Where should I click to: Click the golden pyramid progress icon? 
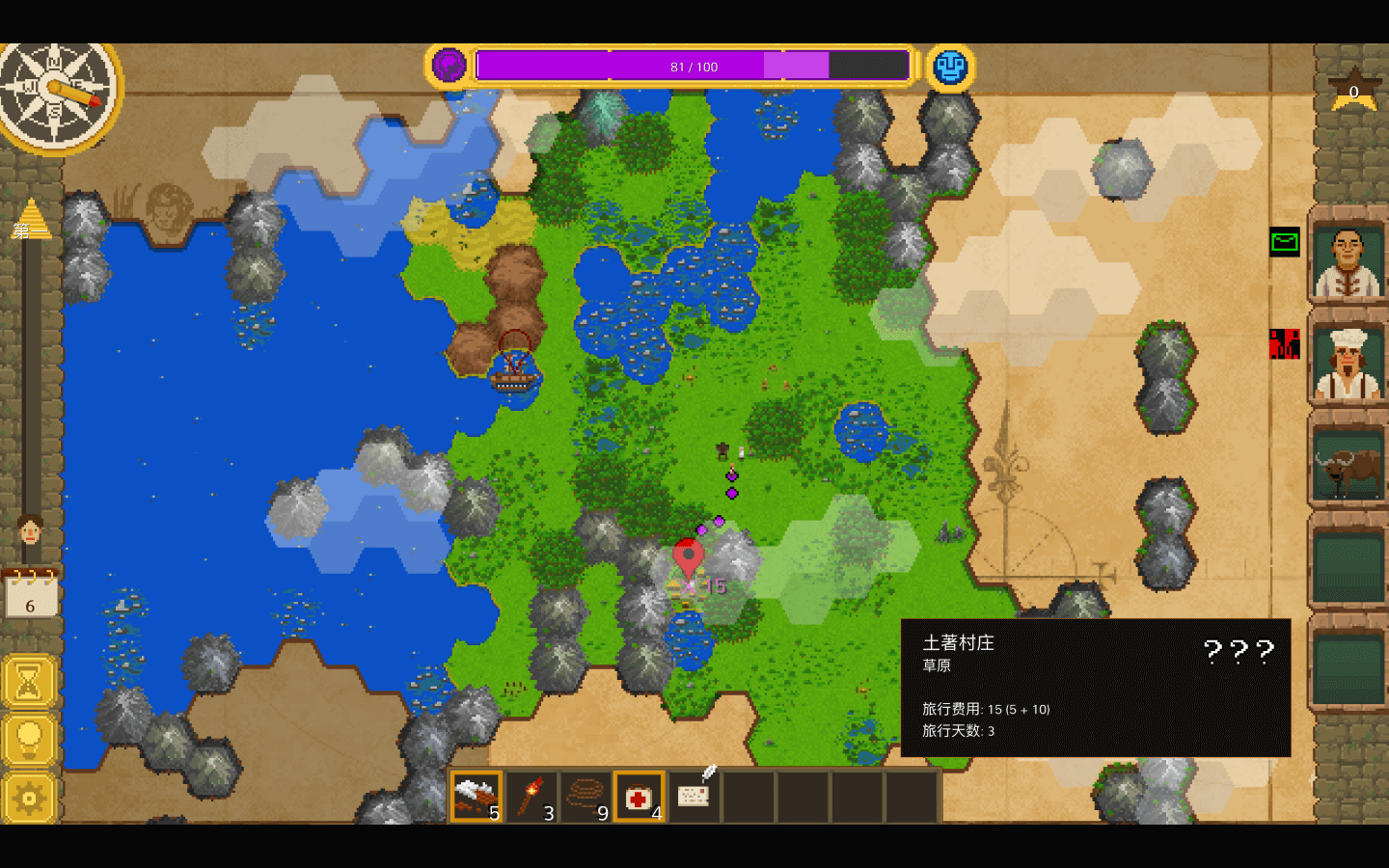tap(30, 219)
